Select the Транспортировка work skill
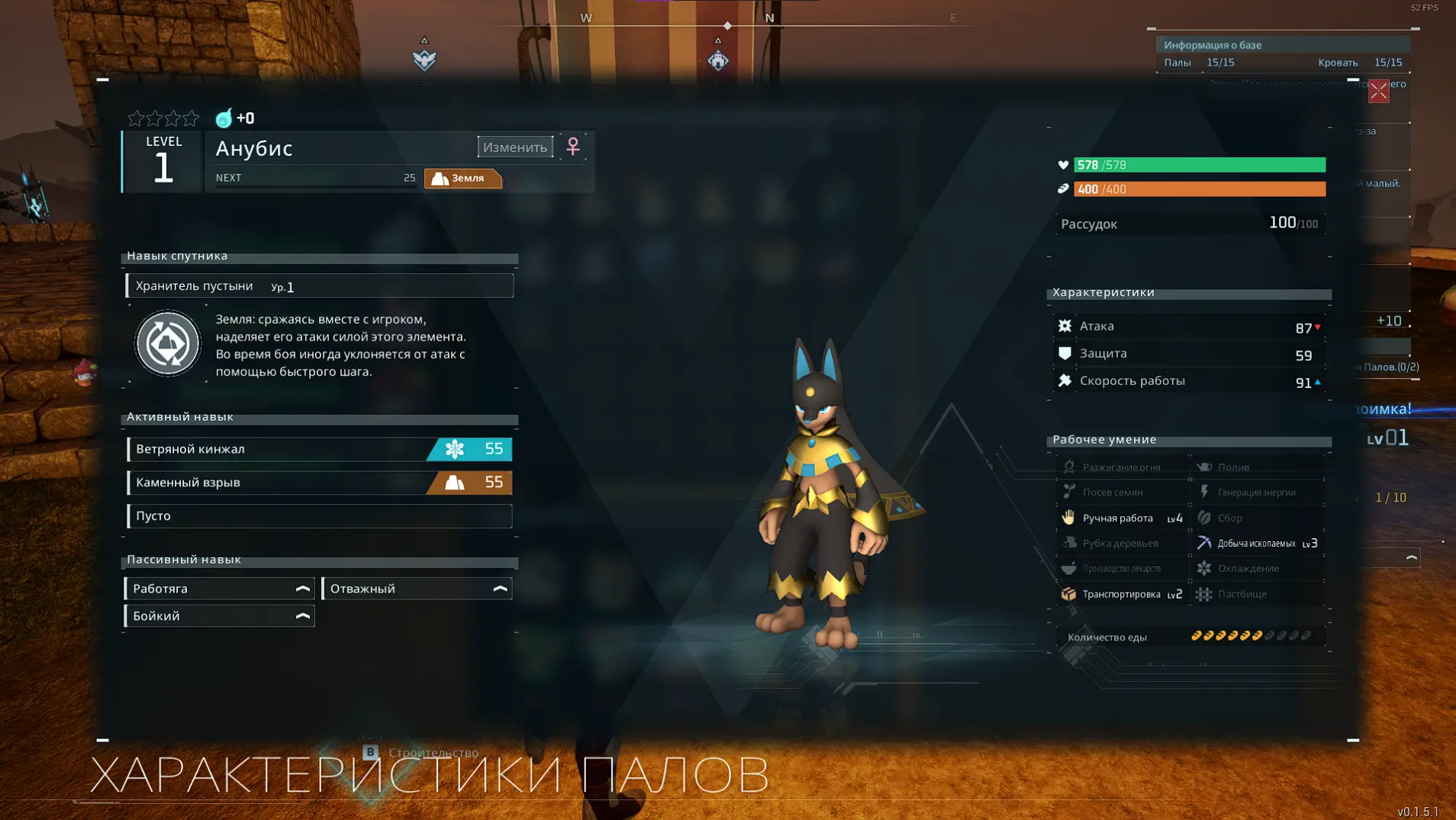Screen dimensions: 1456x820 coord(1123,594)
